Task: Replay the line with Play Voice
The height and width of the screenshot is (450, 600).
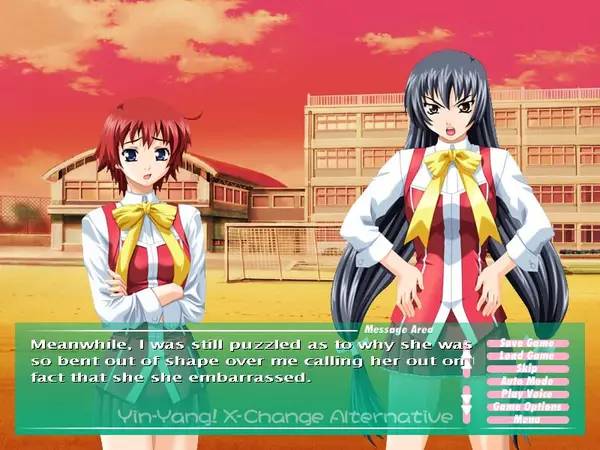Action: tap(527, 394)
